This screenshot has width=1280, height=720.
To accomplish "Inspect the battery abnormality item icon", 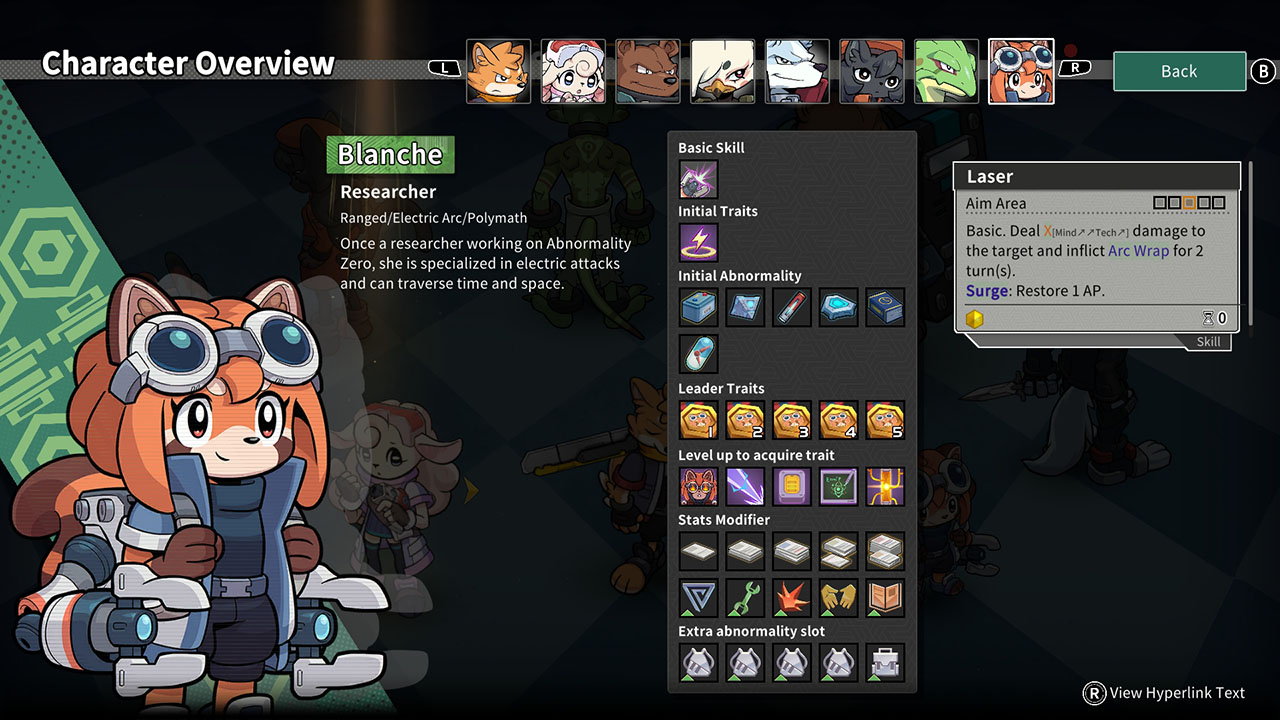I will coord(698,307).
